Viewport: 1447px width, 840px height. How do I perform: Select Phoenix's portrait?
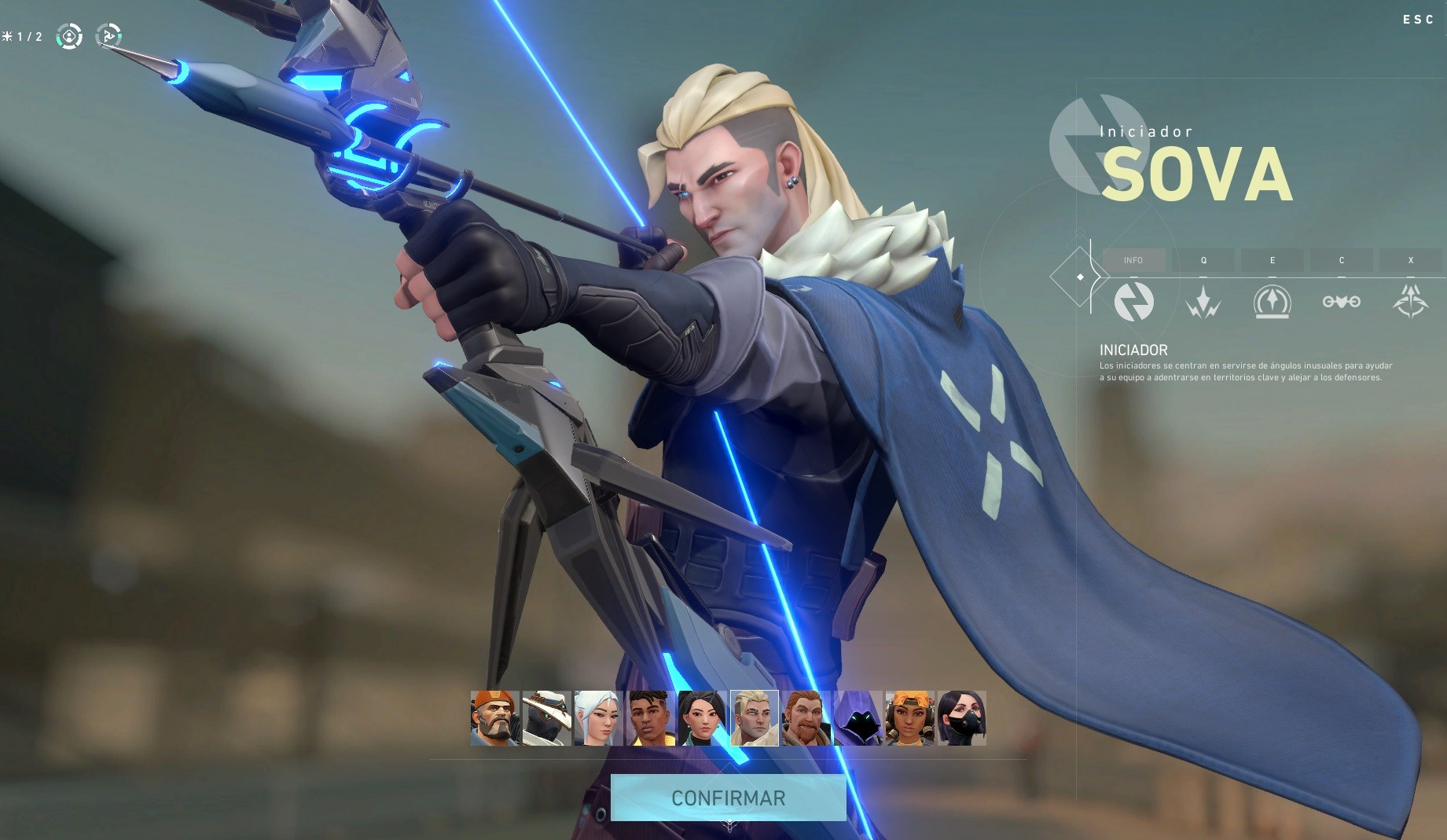coord(650,718)
